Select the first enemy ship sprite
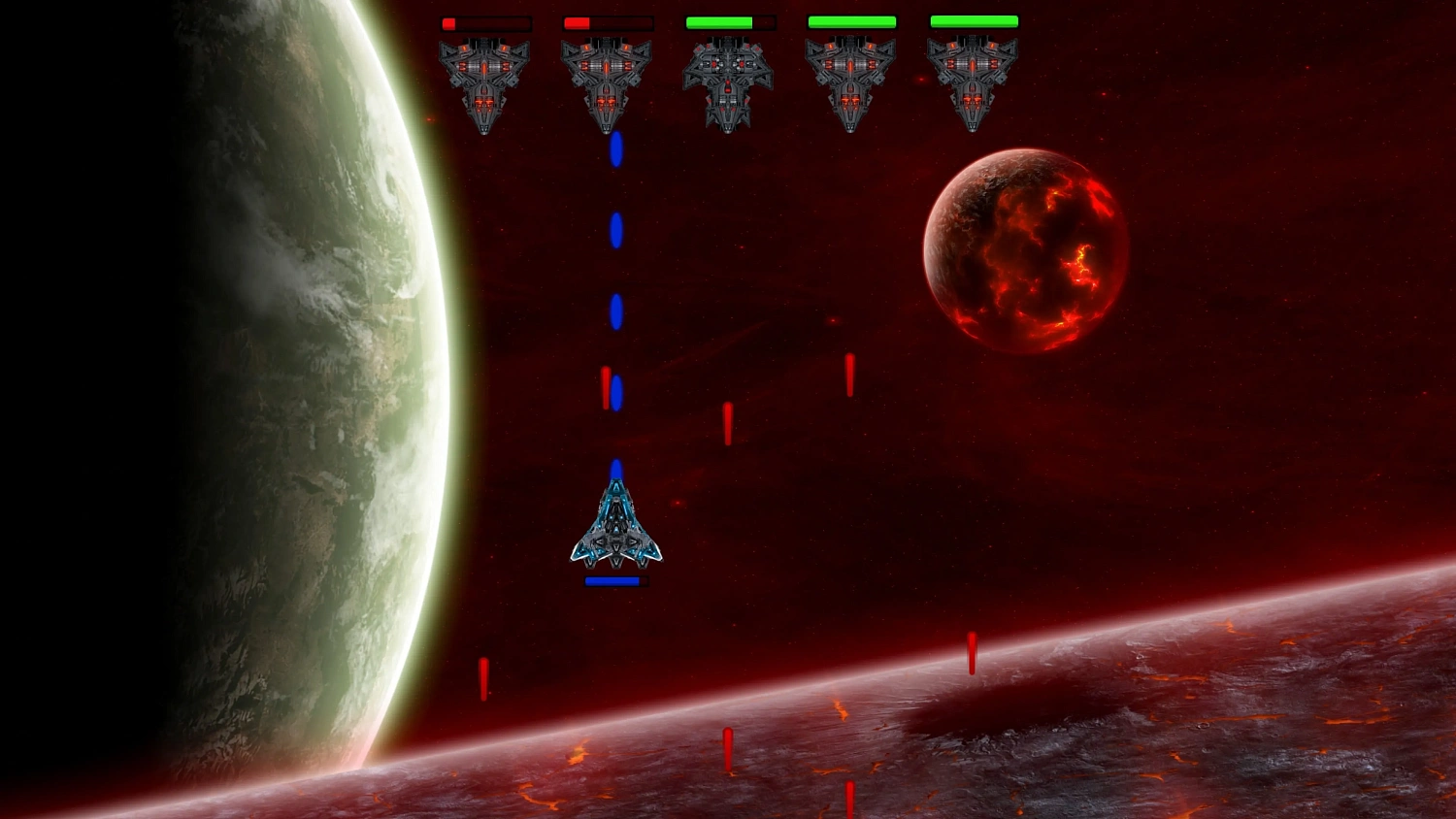The height and width of the screenshot is (819, 1456). coord(483,82)
